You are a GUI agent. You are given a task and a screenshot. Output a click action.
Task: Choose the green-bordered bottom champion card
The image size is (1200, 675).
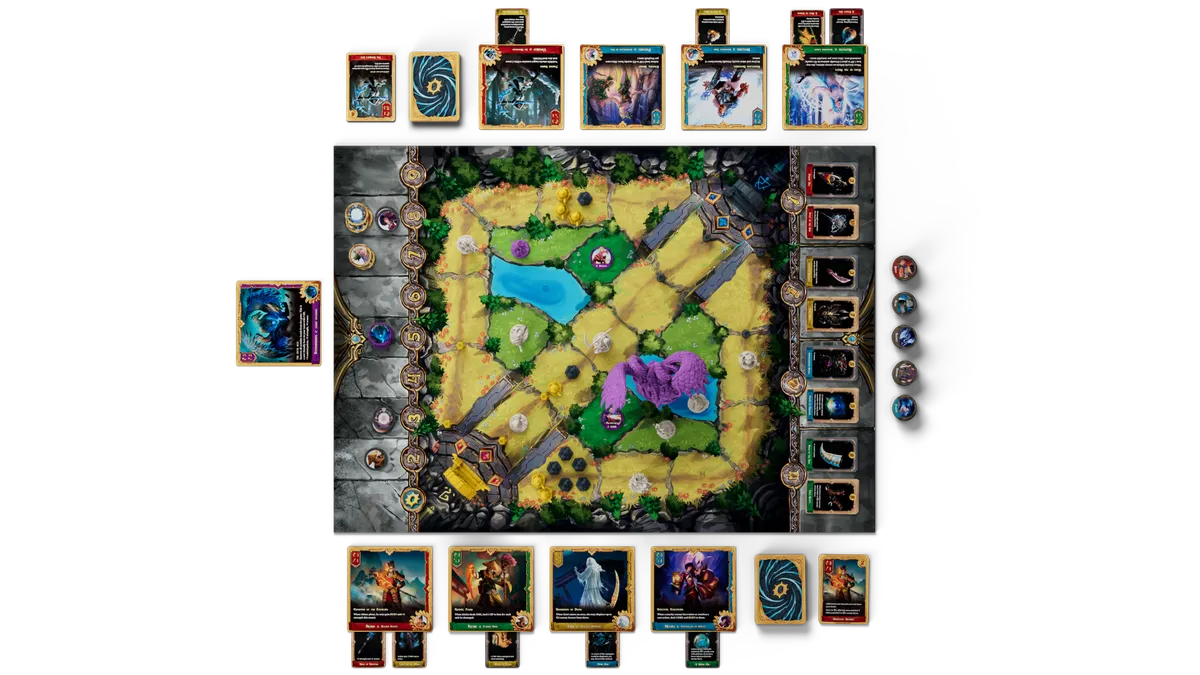(490, 588)
